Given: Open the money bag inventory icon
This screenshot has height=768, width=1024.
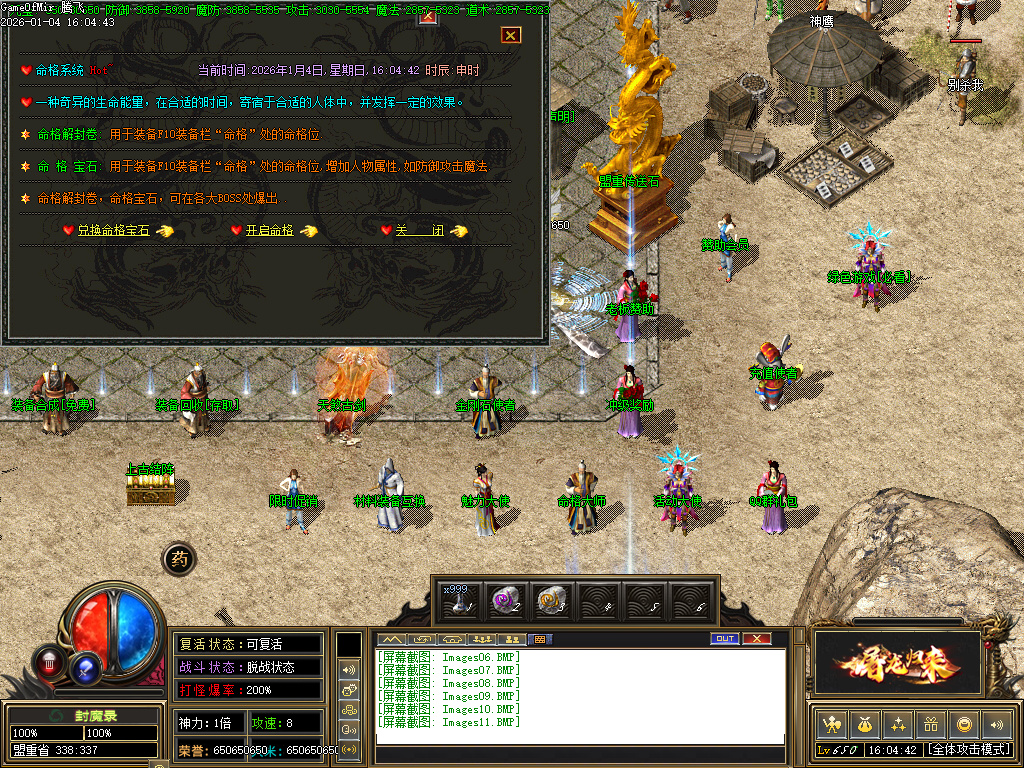Looking at the screenshot, I should click(x=864, y=724).
